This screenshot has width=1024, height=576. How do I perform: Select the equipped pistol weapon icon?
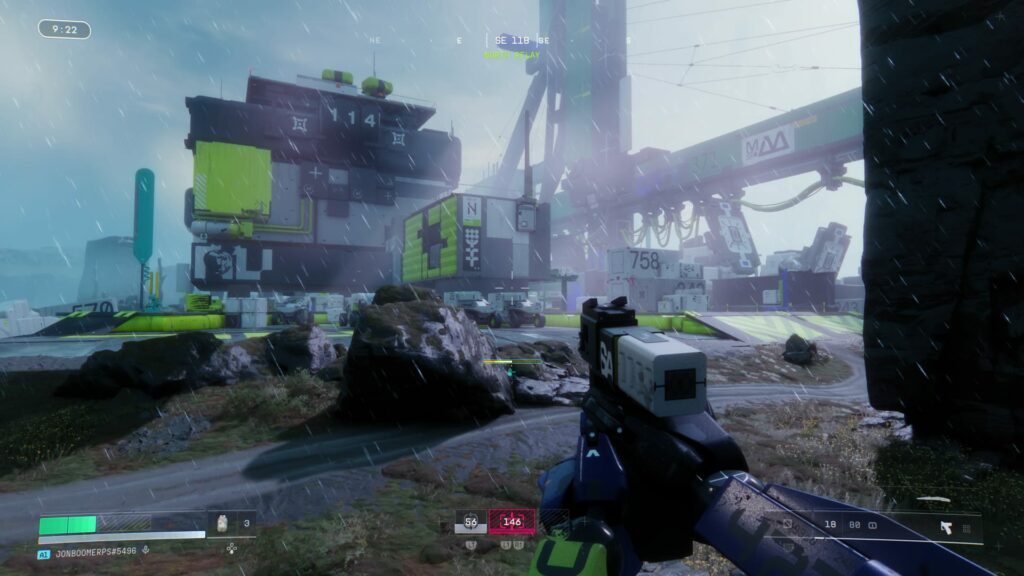[945, 526]
